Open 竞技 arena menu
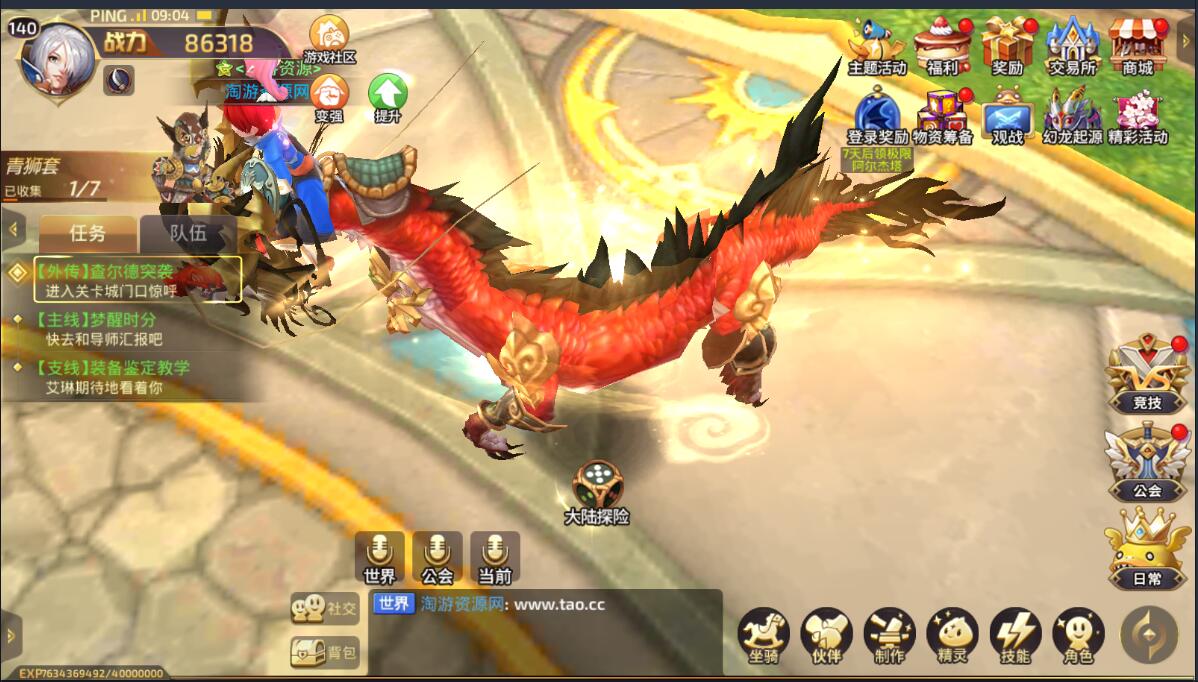Viewport: 1198px width, 682px height. click(1147, 375)
